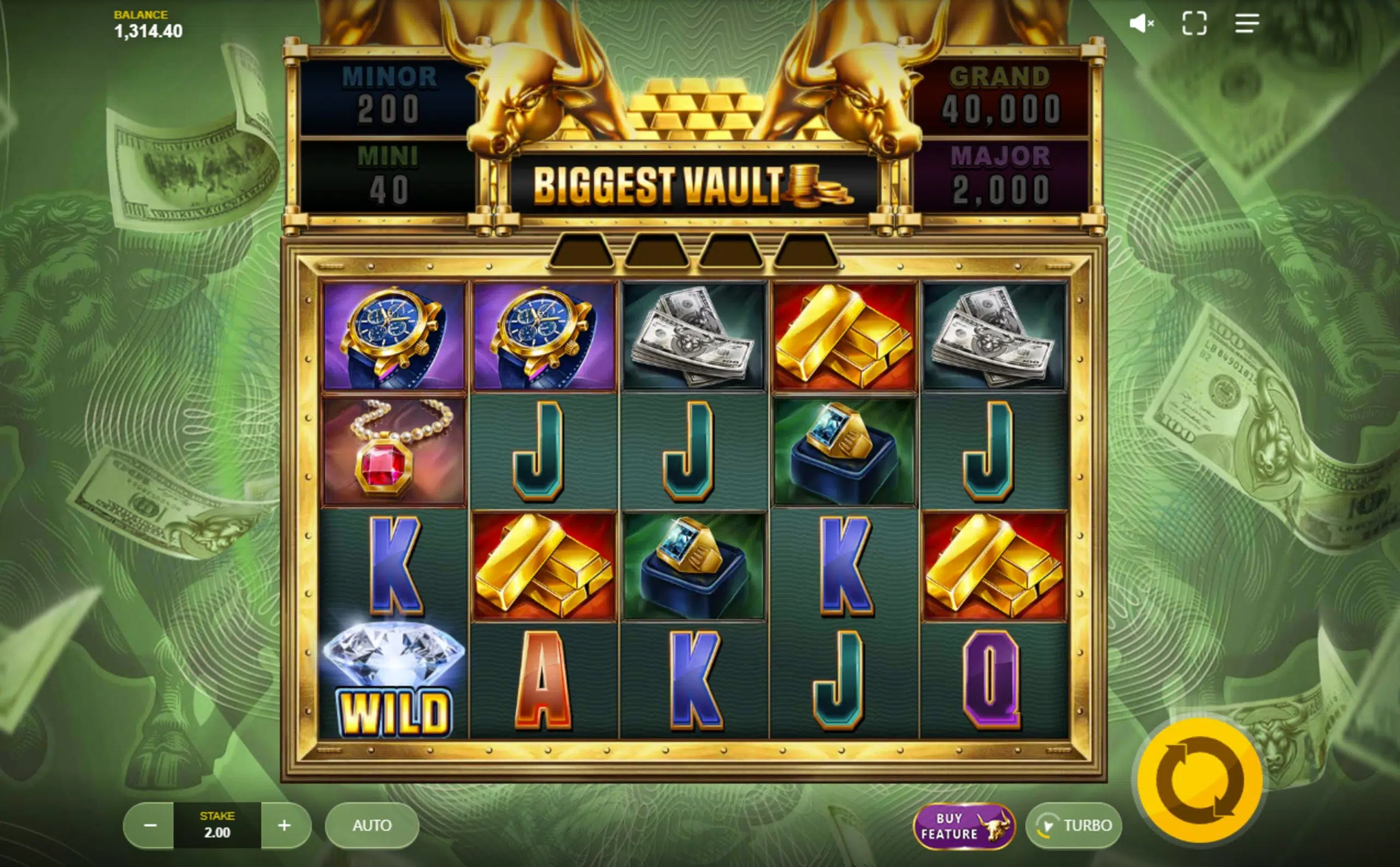
Task: Open the game menu via hamburger icon
Action: (x=1246, y=24)
